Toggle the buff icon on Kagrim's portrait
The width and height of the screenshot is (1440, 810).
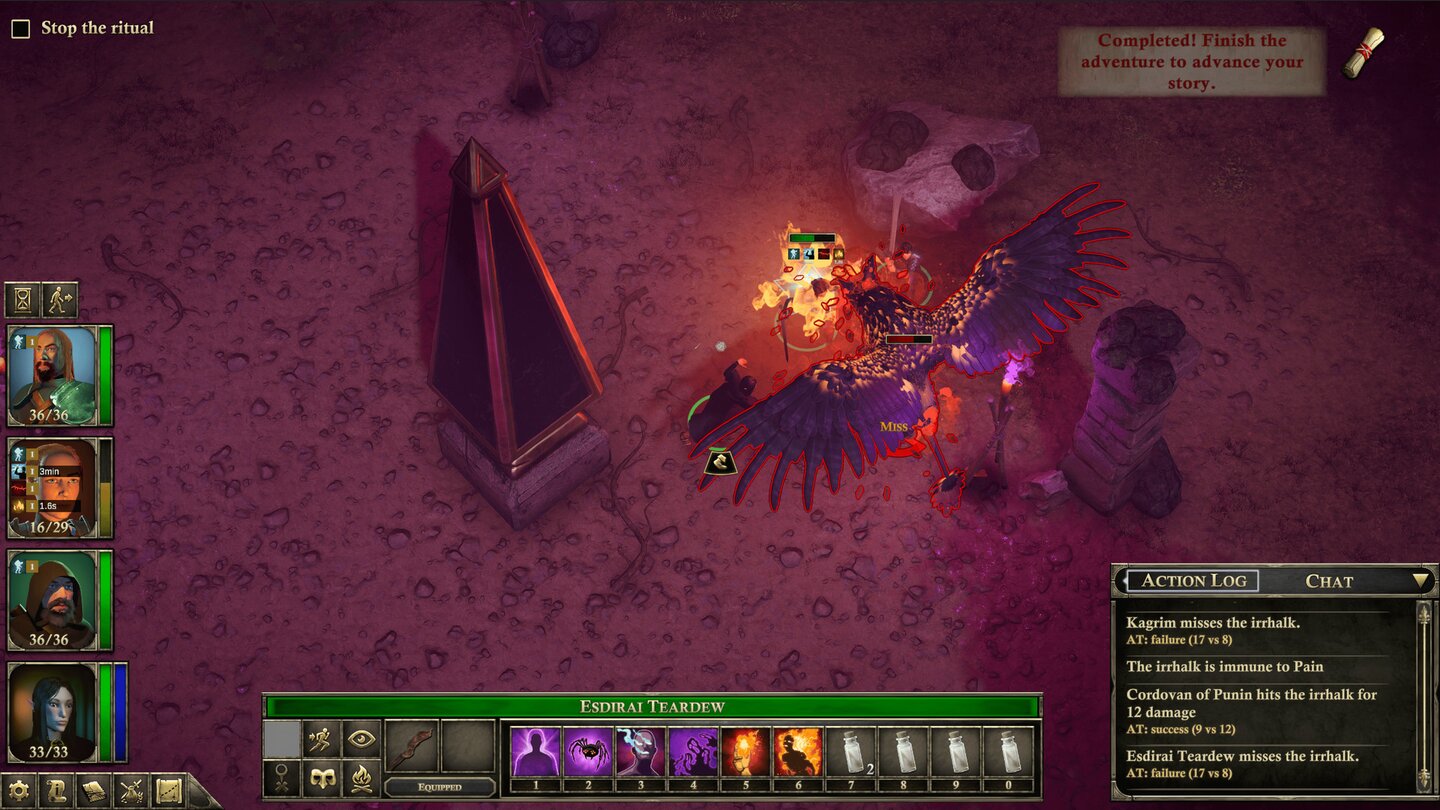coord(18,342)
